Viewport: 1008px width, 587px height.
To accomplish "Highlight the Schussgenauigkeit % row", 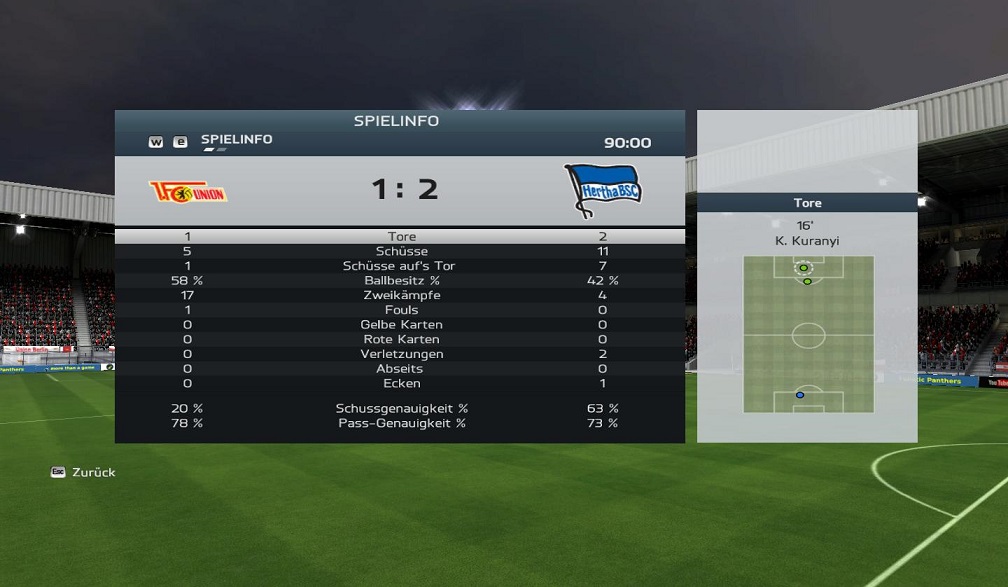I will (x=401, y=408).
